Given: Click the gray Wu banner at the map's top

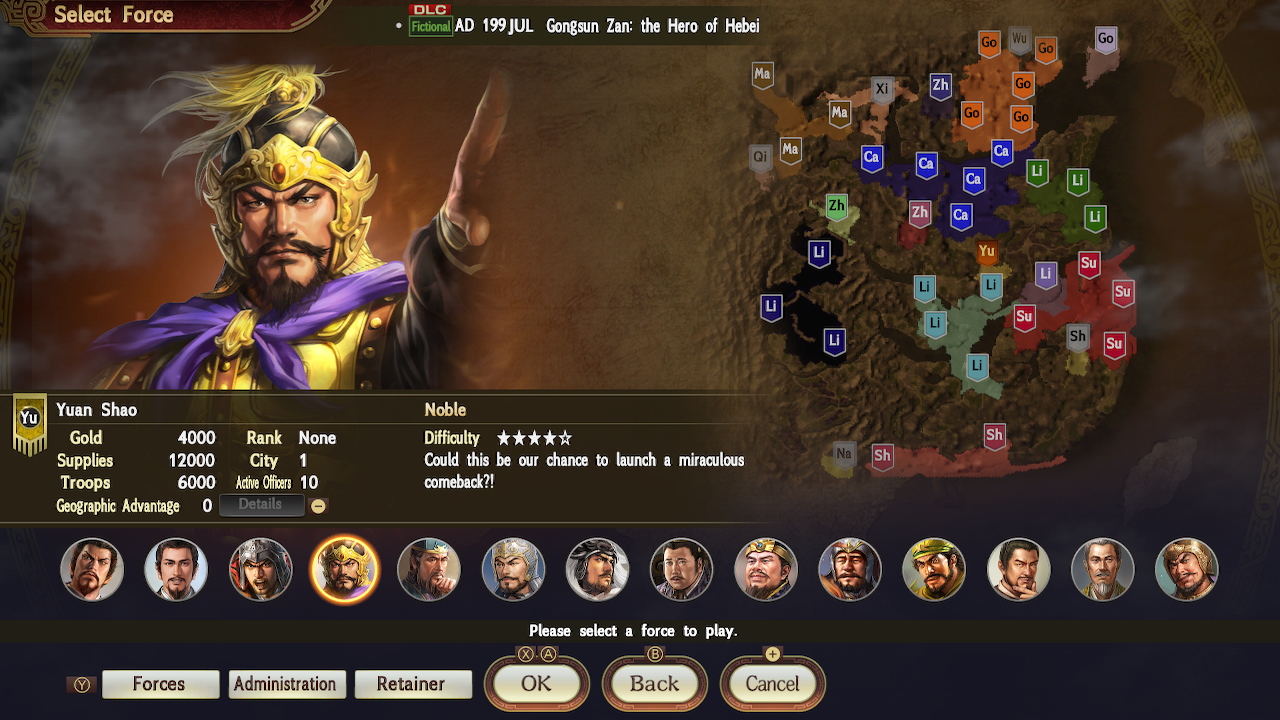Looking at the screenshot, I should (x=1021, y=42).
